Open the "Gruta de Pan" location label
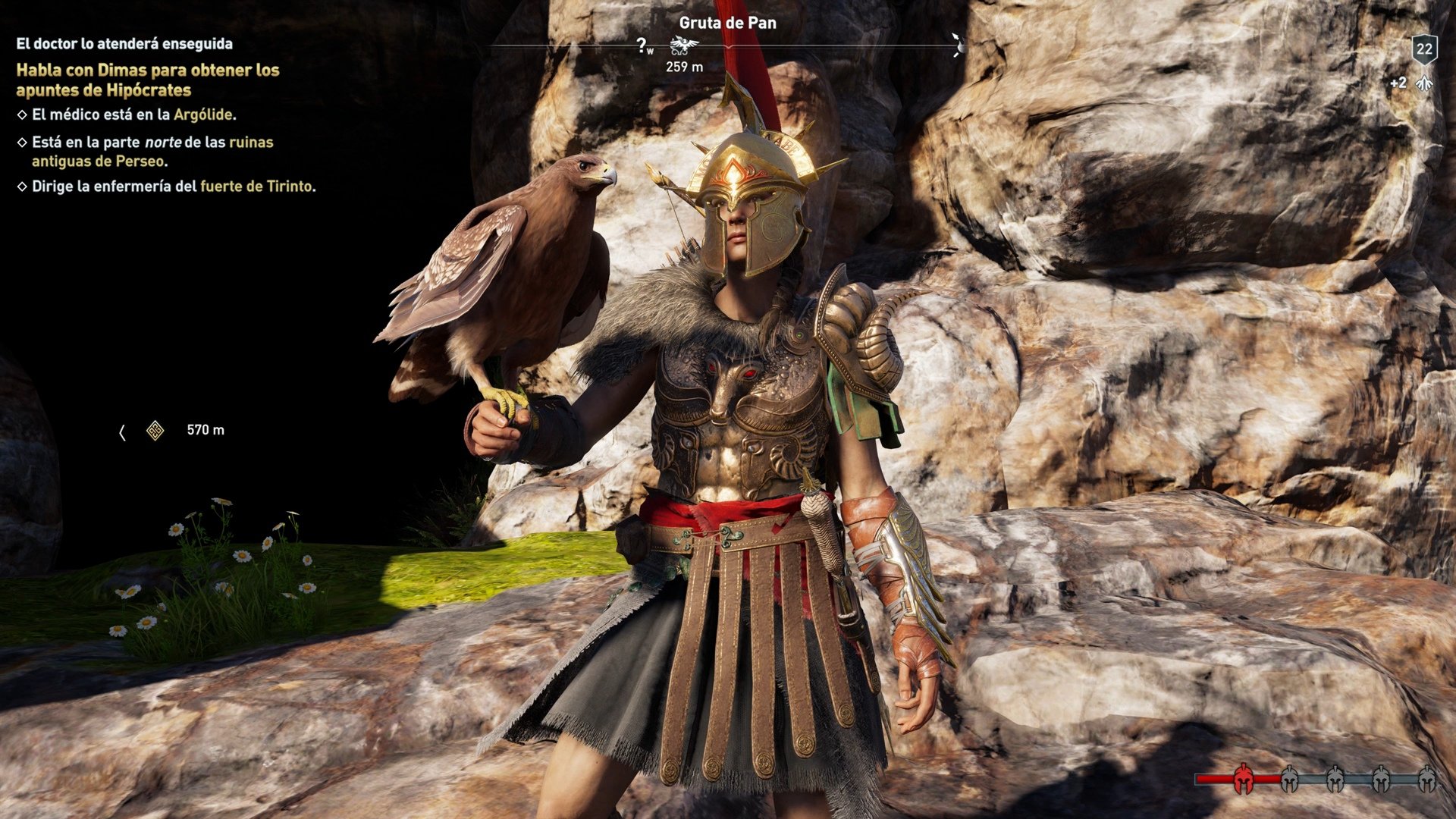The height and width of the screenshot is (819, 1456). click(727, 23)
